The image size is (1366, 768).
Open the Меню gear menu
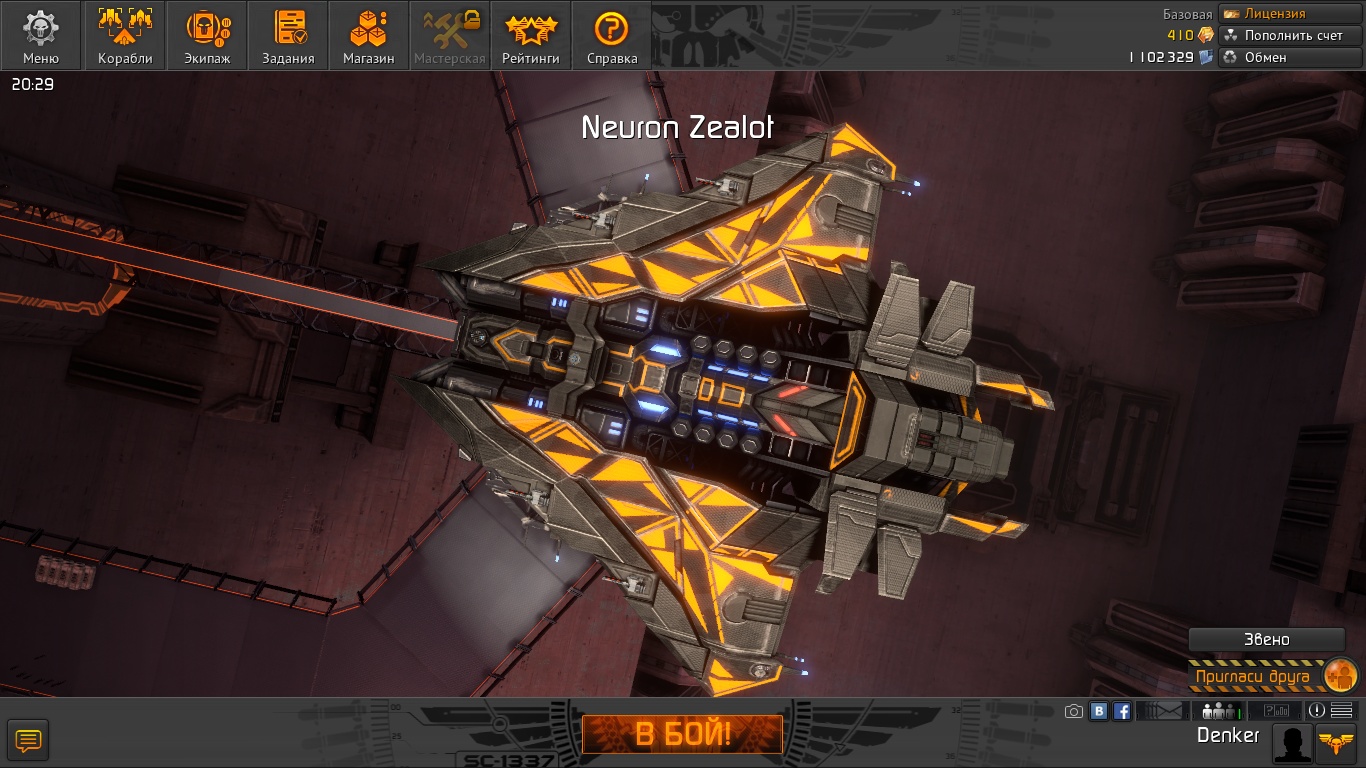coord(41,36)
